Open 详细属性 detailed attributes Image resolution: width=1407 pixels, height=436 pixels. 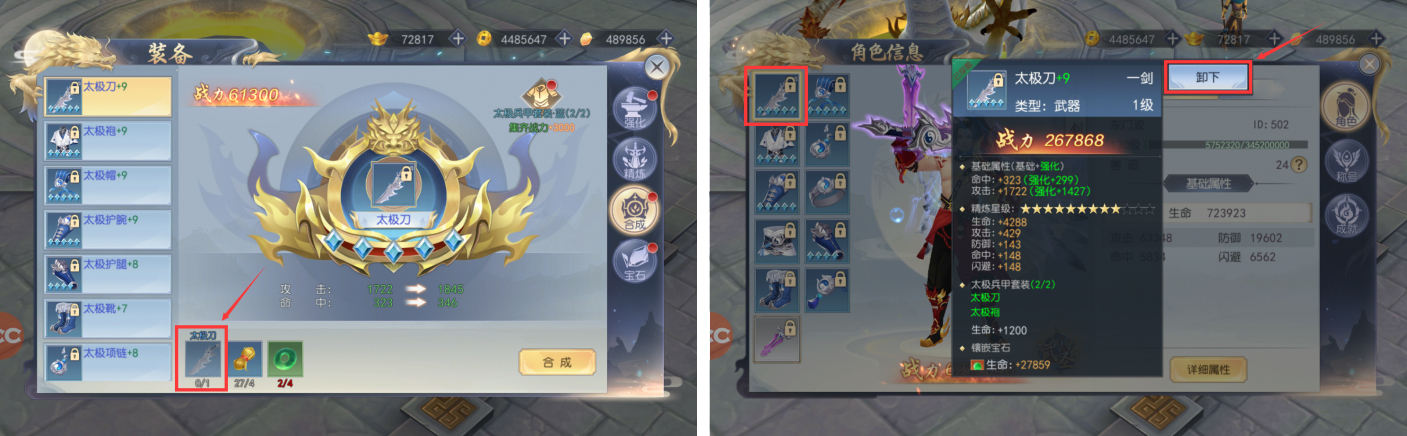1207,368
